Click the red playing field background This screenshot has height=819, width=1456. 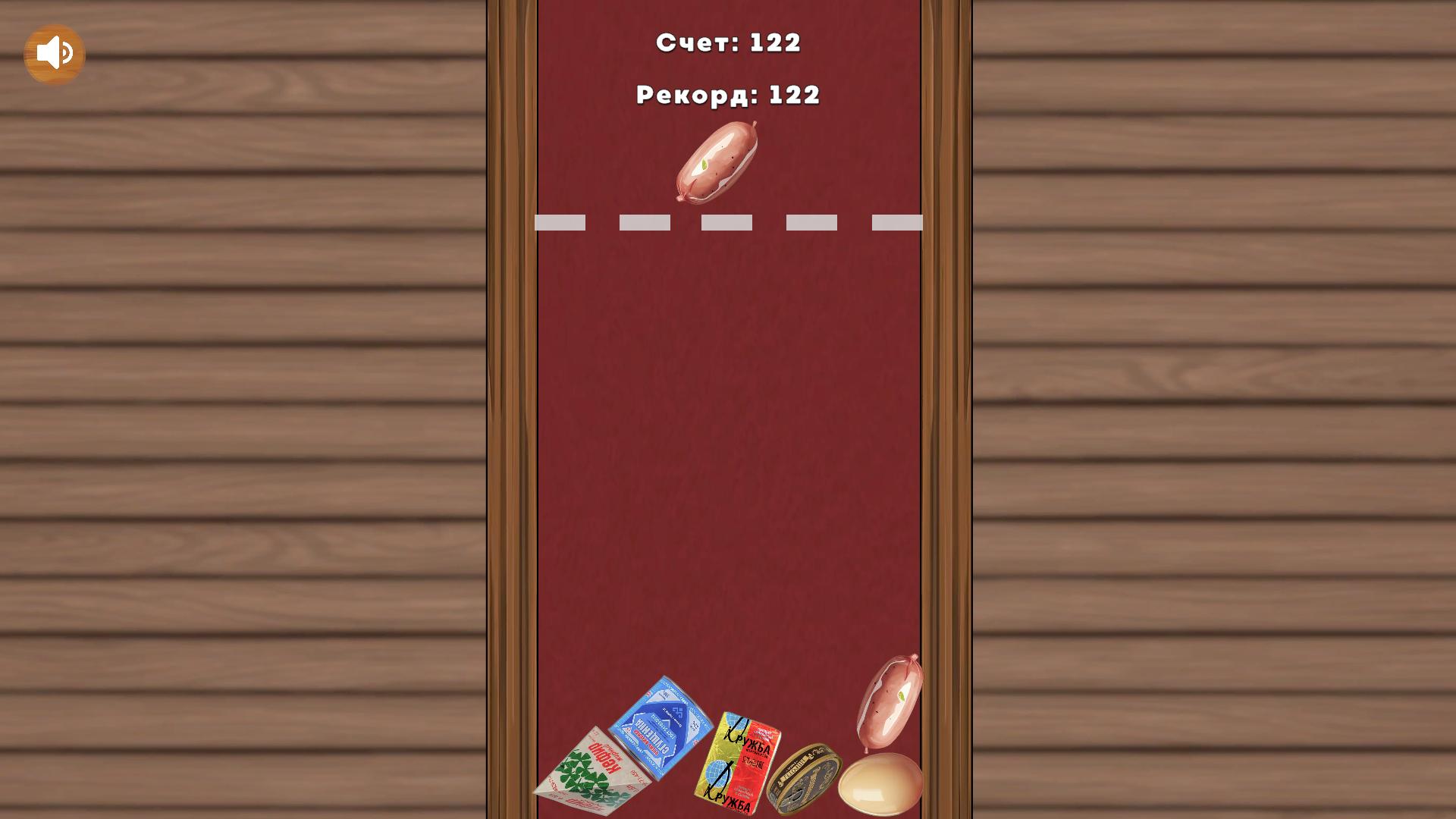tap(728, 455)
